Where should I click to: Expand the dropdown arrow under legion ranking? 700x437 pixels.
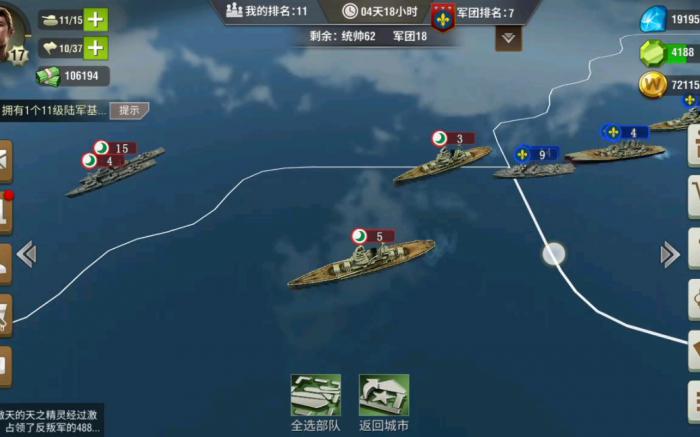point(508,39)
